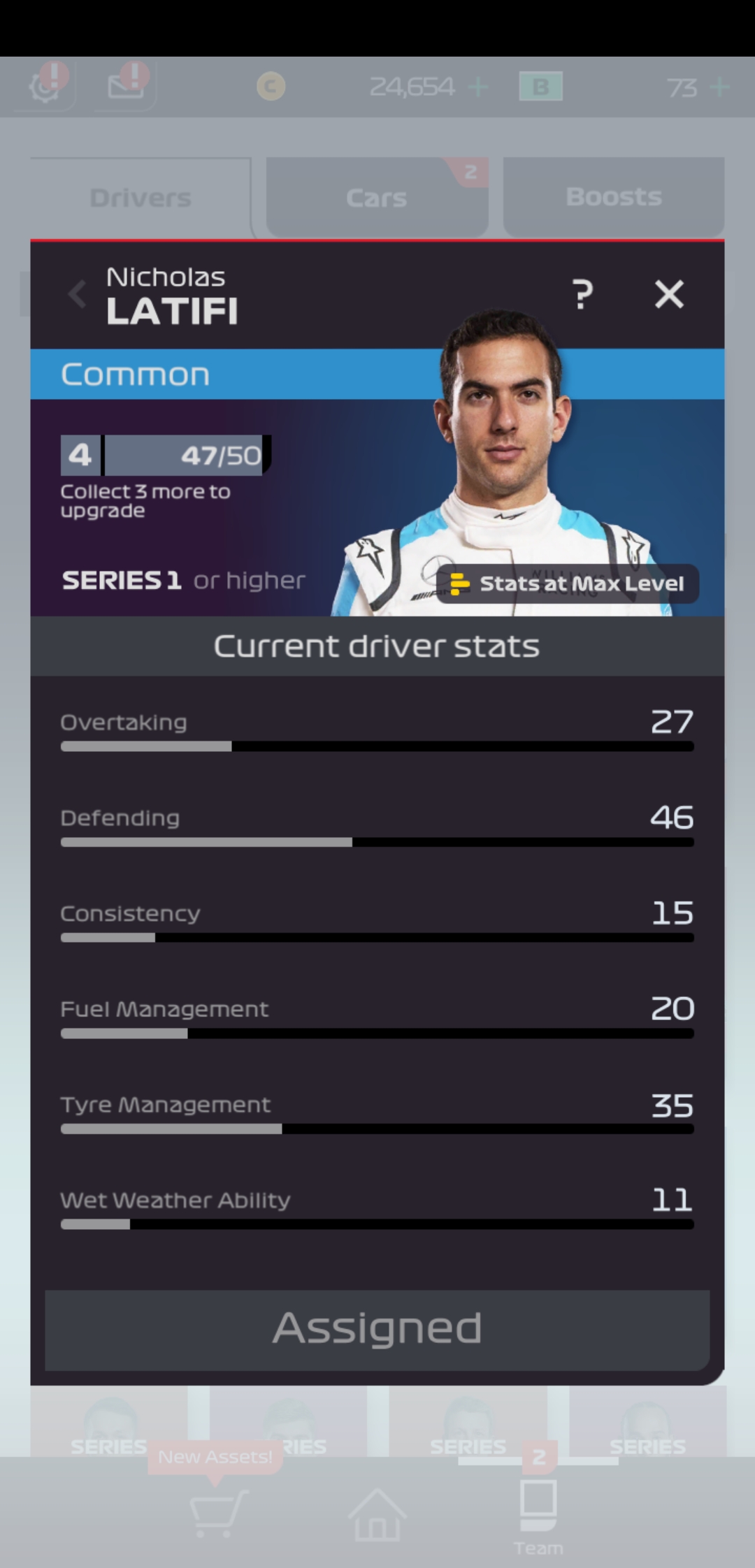This screenshot has height=1568, width=755.
Task: Show Stats at Max Level
Action: pos(568,583)
